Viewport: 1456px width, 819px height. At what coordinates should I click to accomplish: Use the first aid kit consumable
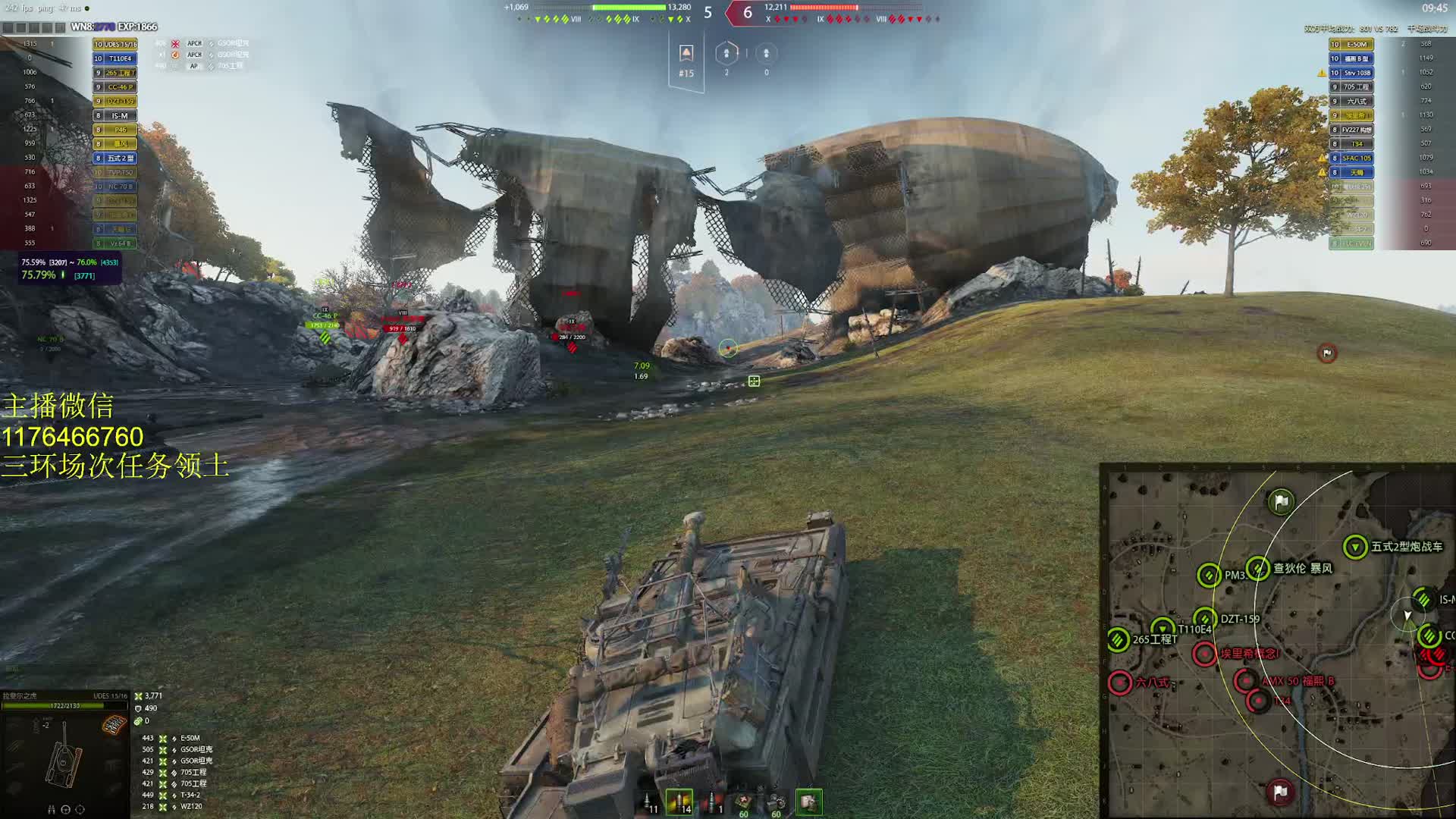(x=744, y=802)
